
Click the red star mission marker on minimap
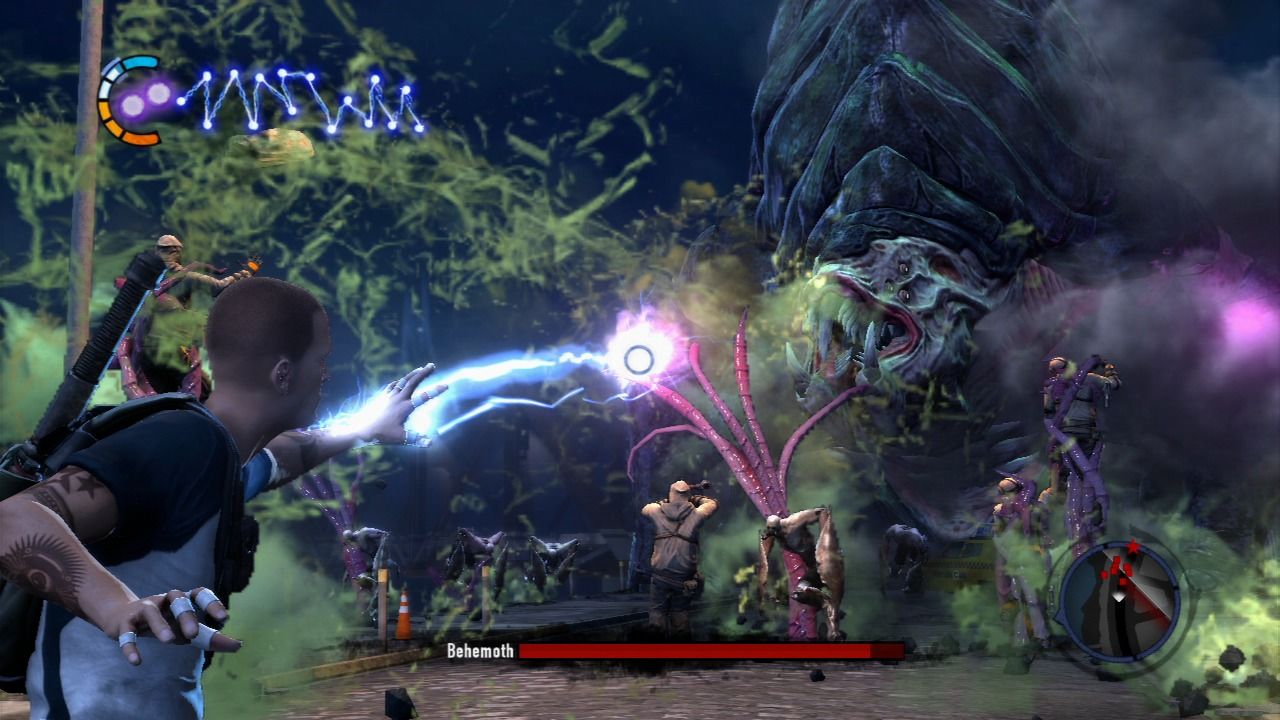coord(1133,547)
